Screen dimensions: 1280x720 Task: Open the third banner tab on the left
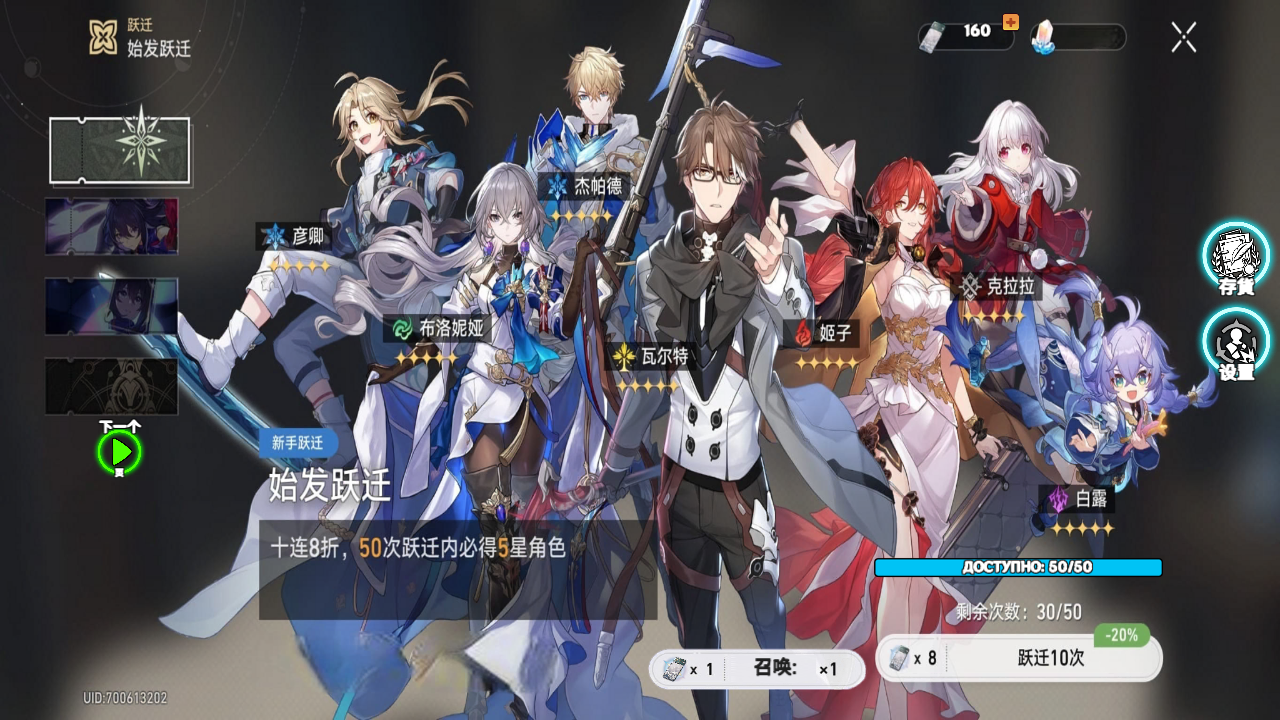tap(111, 307)
